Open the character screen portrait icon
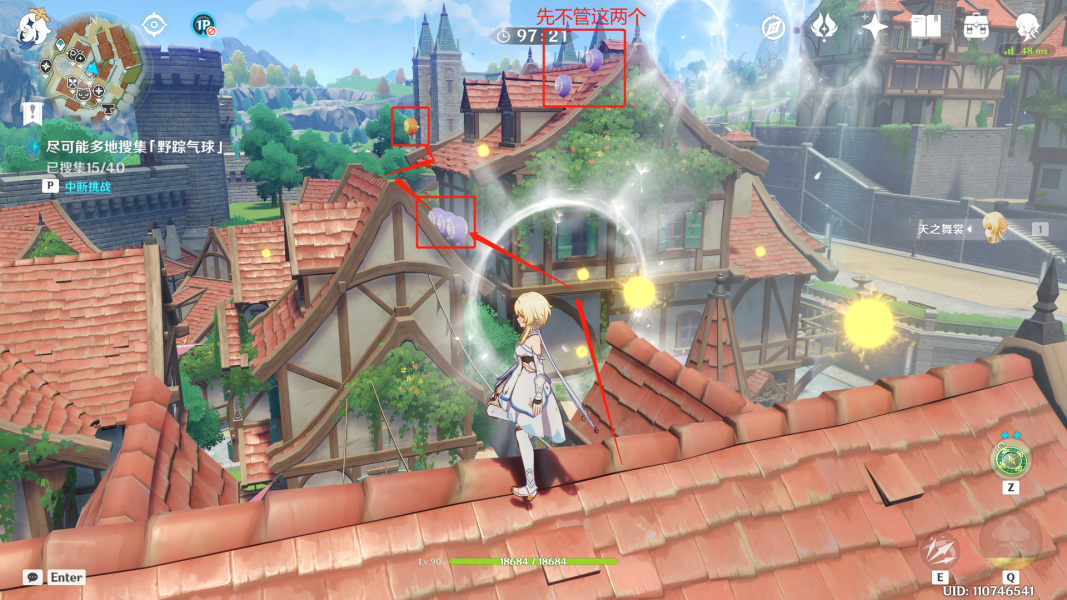Image resolution: width=1067 pixels, height=600 pixels. point(1027,27)
